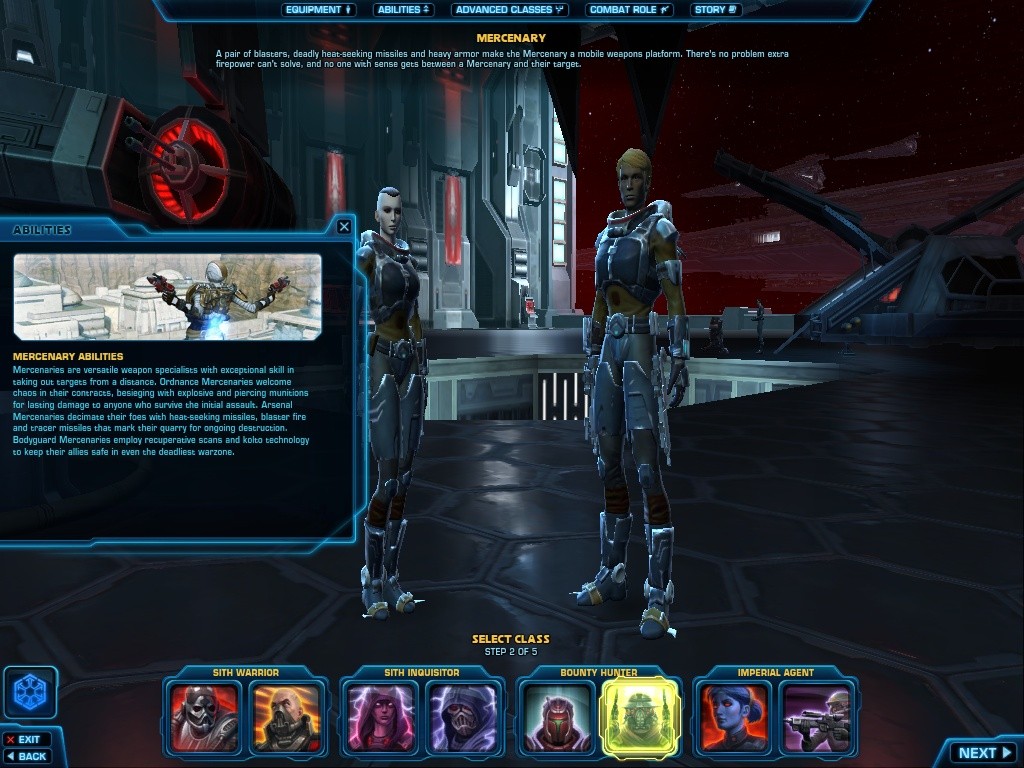1024x768 pixels.
Task: Select the helmeted Sith Warrior portrait
Action: click(205, 717)
